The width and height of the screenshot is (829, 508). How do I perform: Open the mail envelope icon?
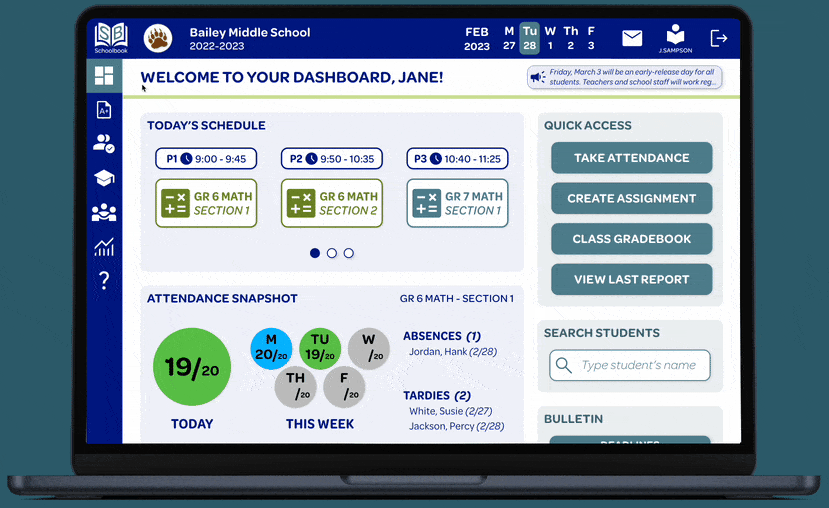[632, 38]
